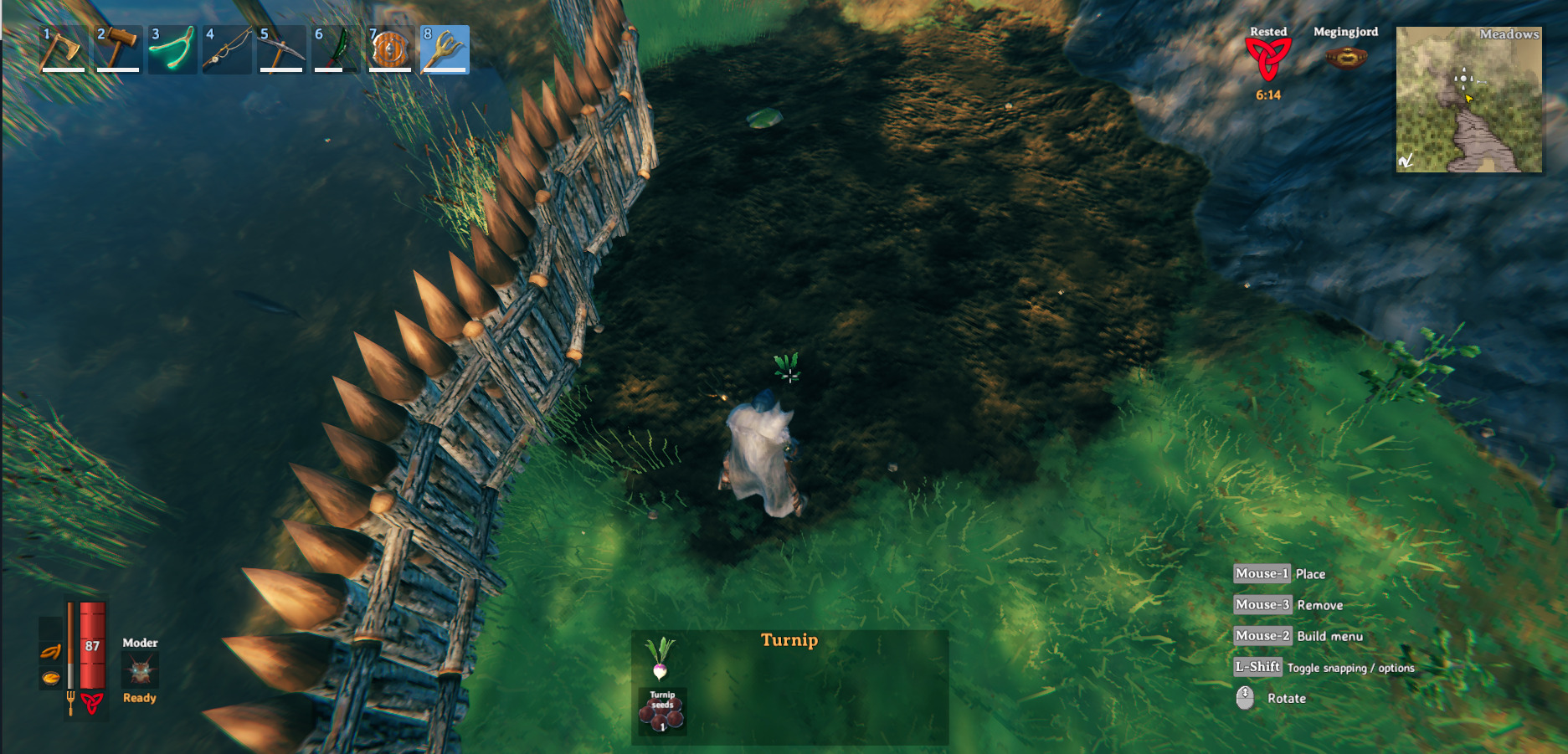Equip the hammer in slot 2

point(117,50)
